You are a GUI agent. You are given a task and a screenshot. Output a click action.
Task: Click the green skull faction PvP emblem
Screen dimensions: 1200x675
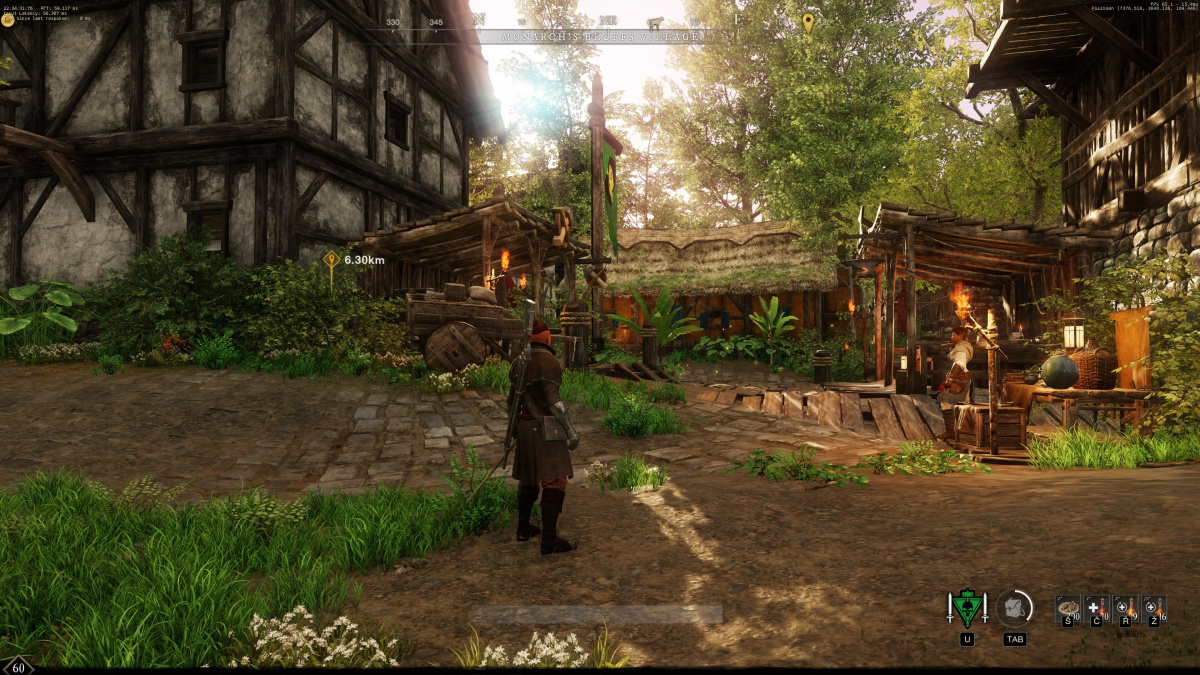(x=967, y=608)
